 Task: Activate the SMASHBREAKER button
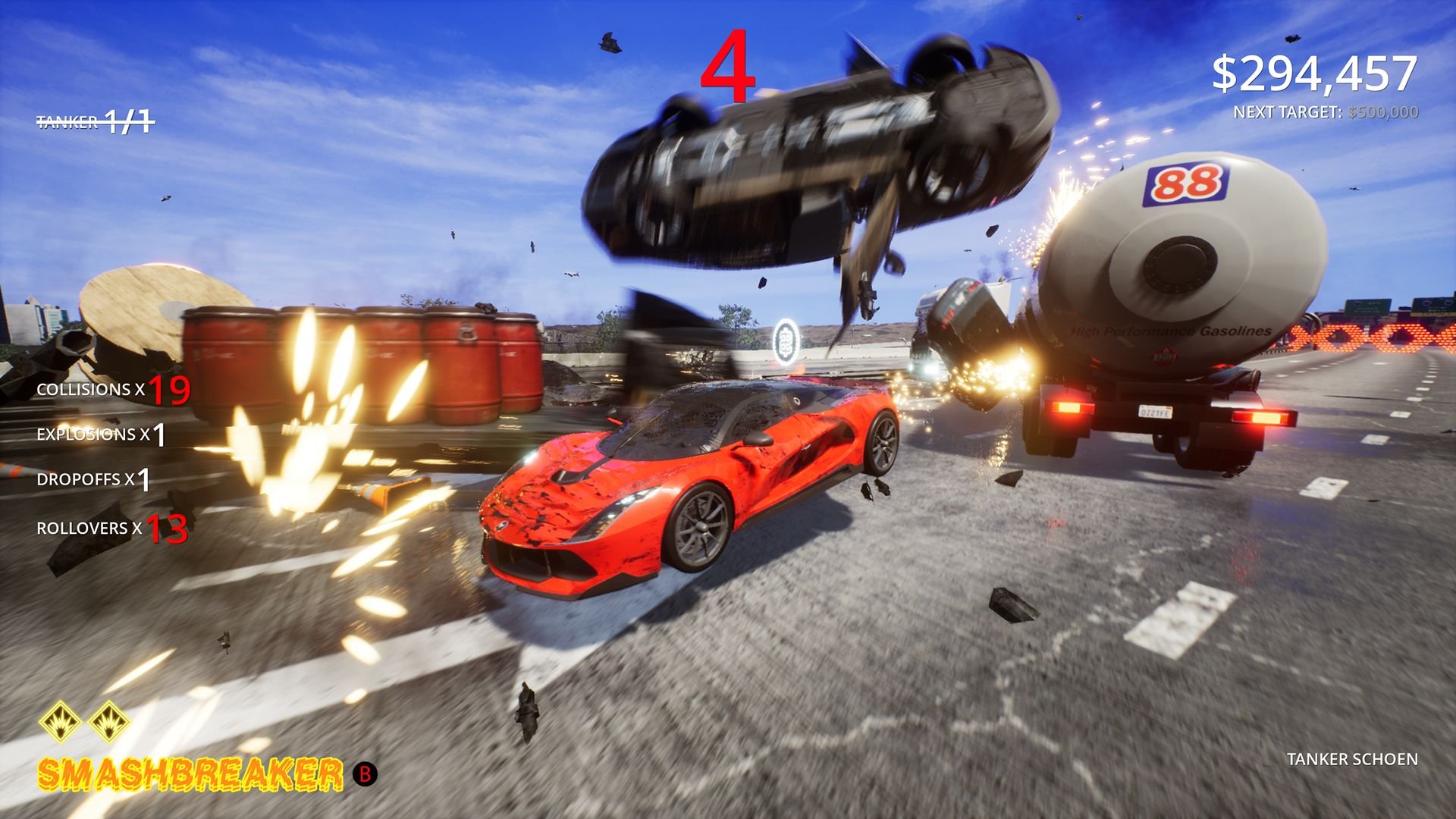click(x=190, y=775)
